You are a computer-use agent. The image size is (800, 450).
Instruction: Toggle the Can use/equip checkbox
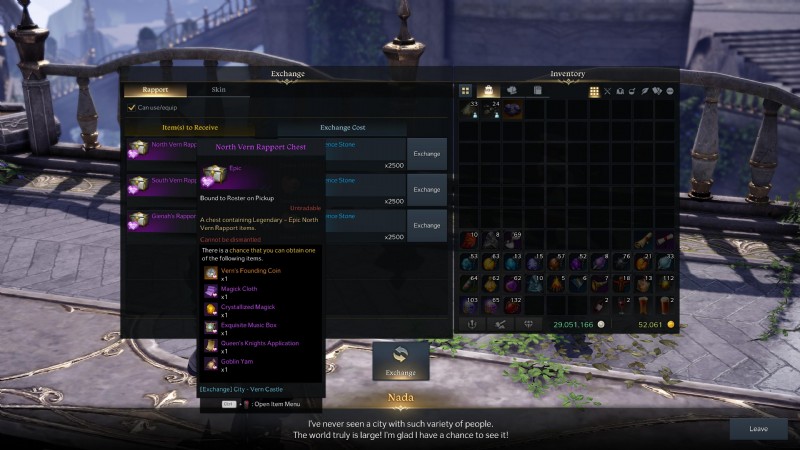[x=131, y=108]
